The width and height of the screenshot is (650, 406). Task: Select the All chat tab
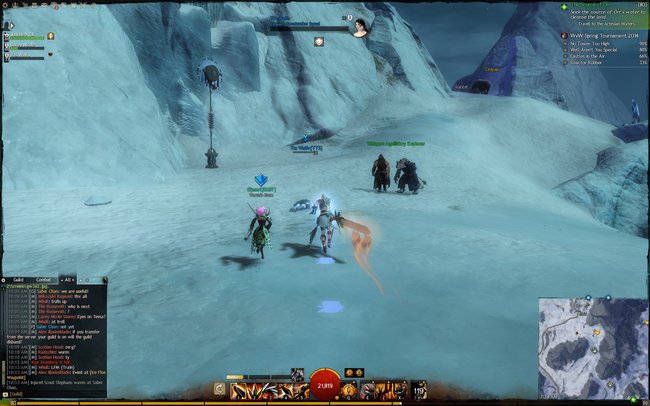click(68, 279)
